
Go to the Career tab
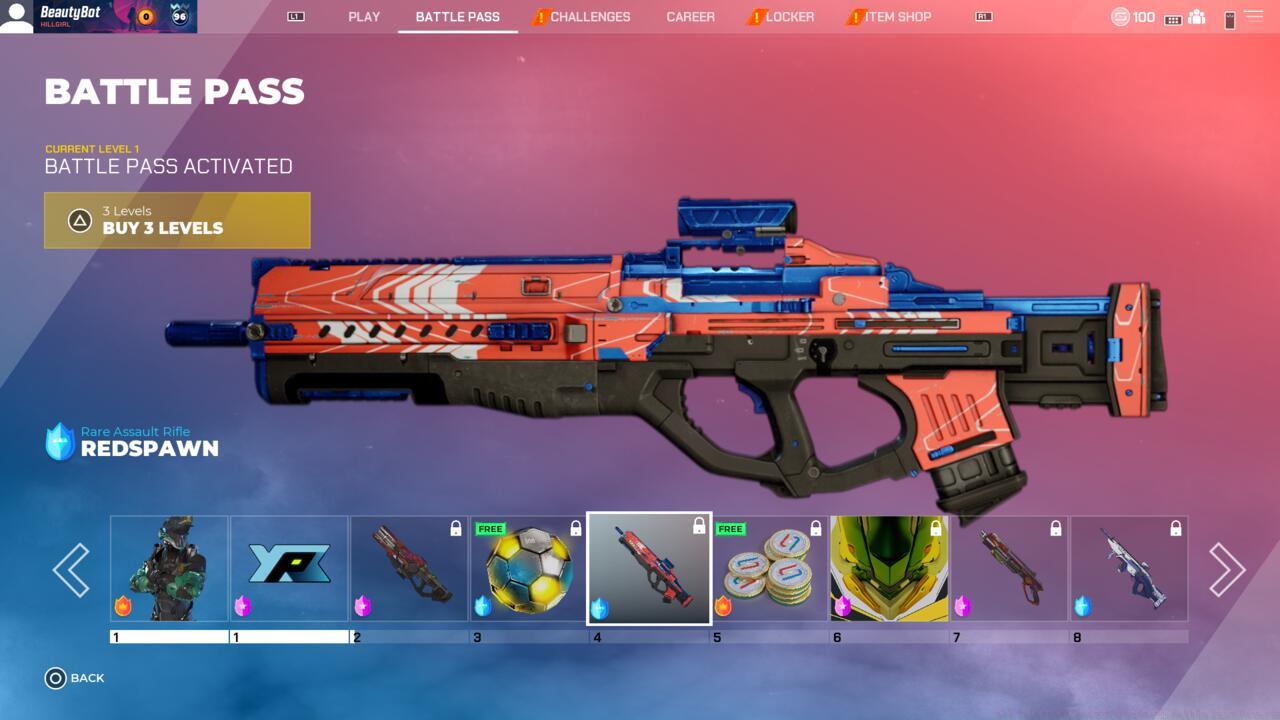(x=690, y=17)
